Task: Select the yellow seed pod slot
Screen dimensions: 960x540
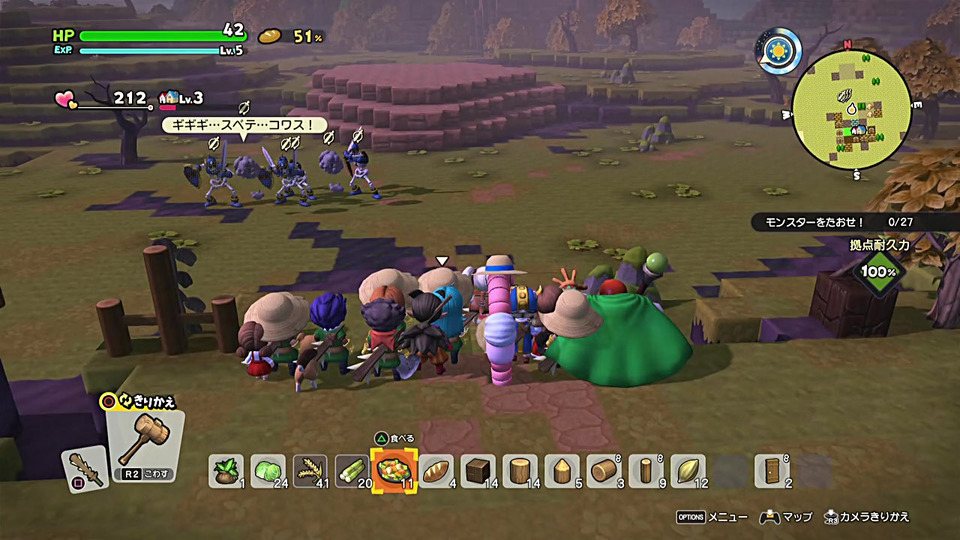Action: [x=688, y=470]
